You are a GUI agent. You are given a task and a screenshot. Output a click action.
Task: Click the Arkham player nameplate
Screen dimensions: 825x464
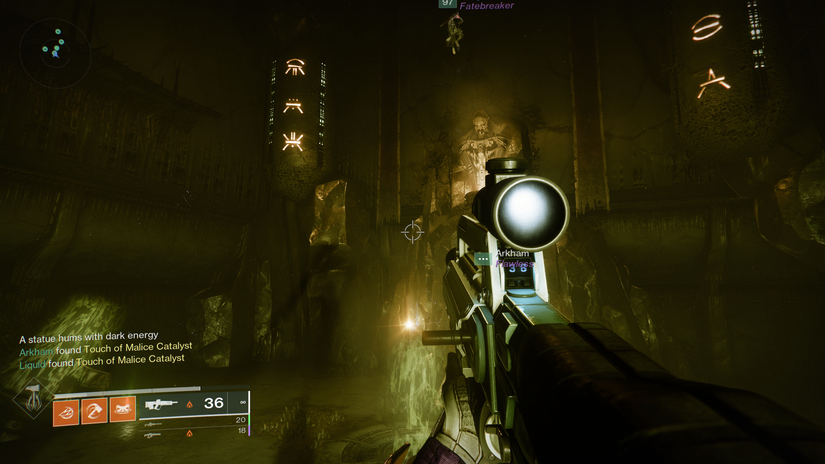(511, 254)
